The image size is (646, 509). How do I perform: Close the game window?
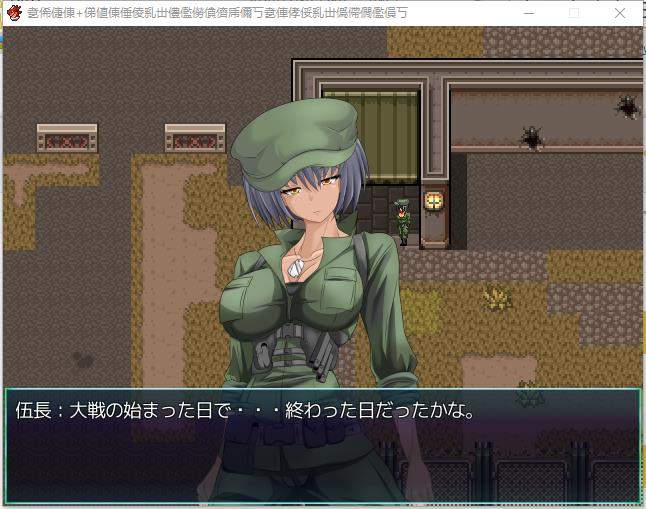click(x=620, y=13)
